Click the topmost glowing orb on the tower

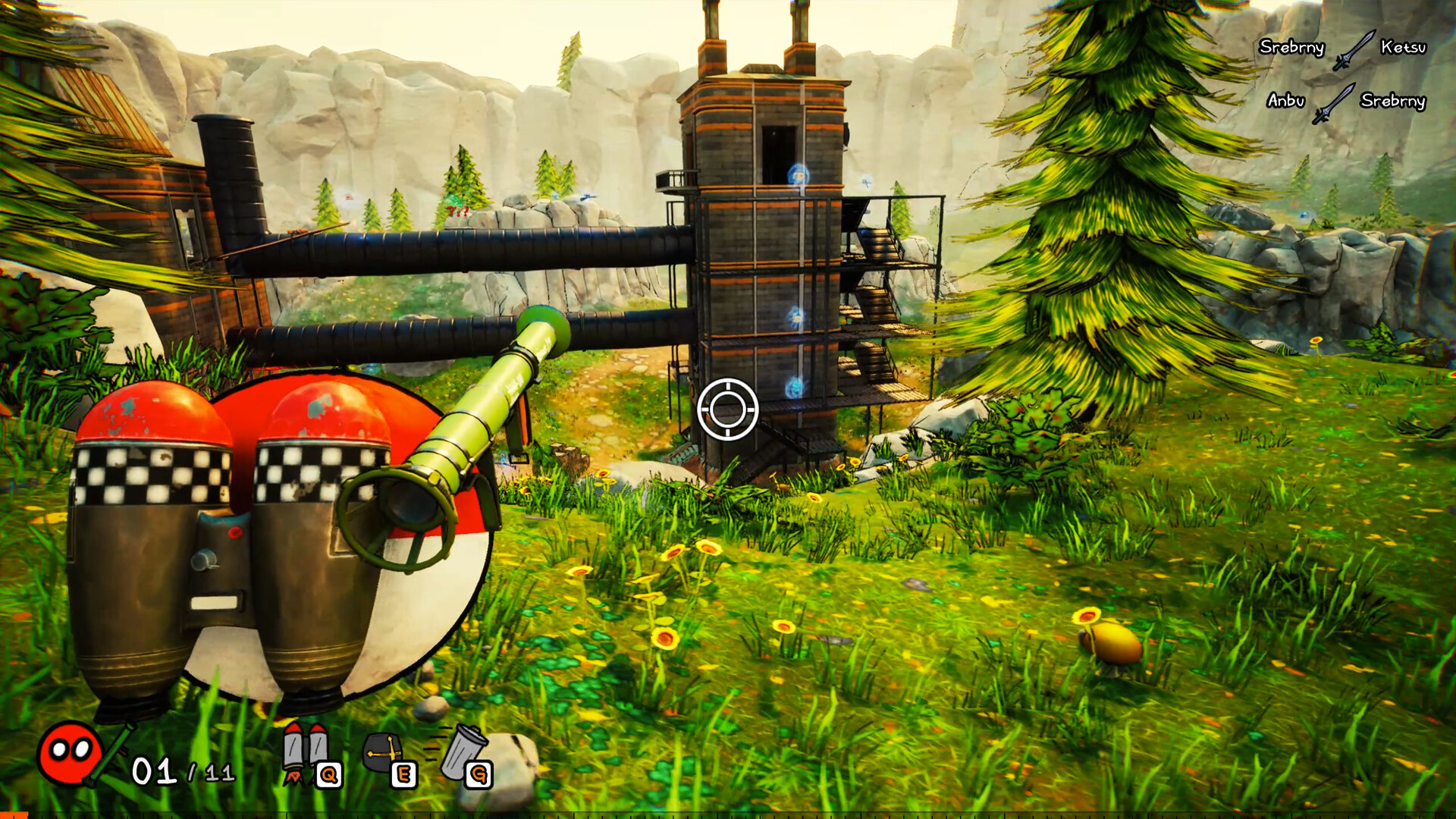point(798,174)
